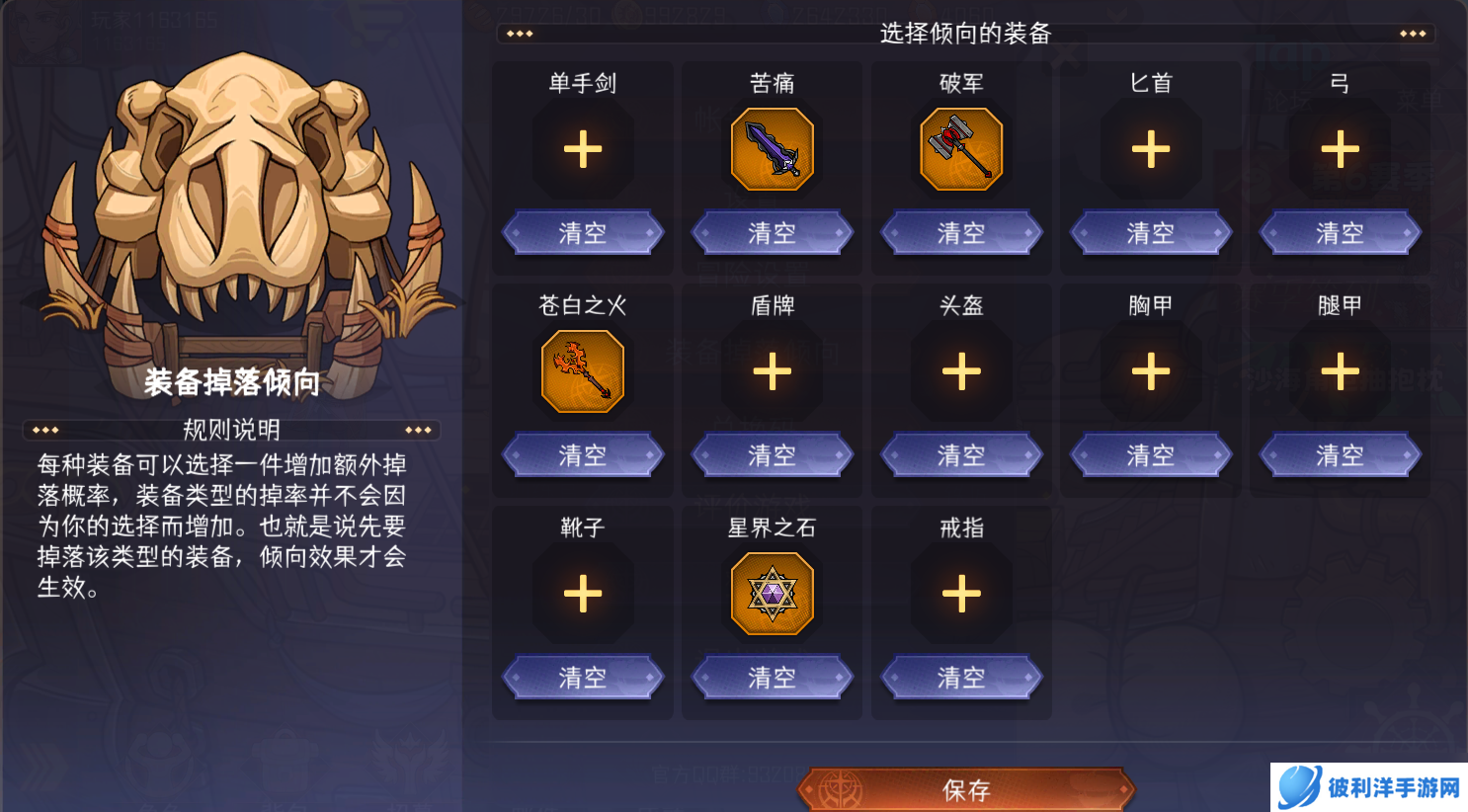Screen dimensions: 1468x812
Task: Add leg armor to the 腿甲 slot
Action: tap(1340, 370)
